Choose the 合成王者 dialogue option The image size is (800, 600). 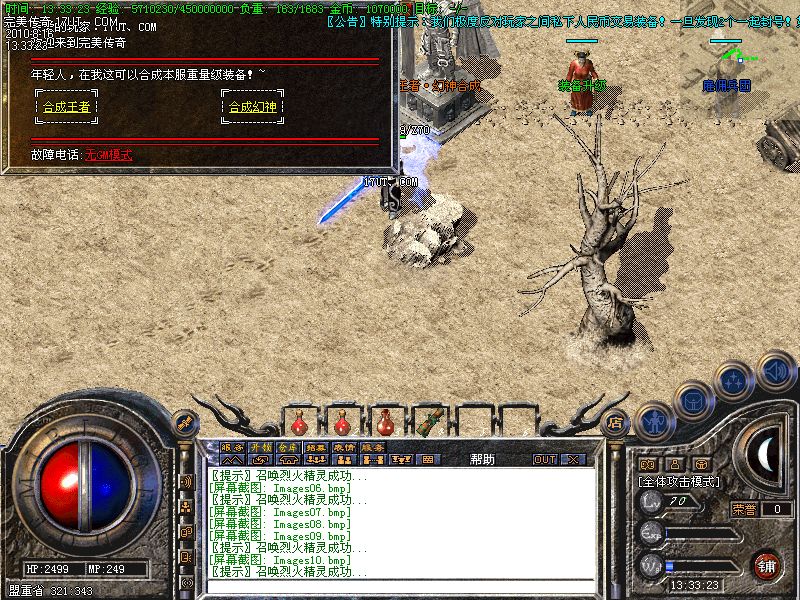point(65,107)
